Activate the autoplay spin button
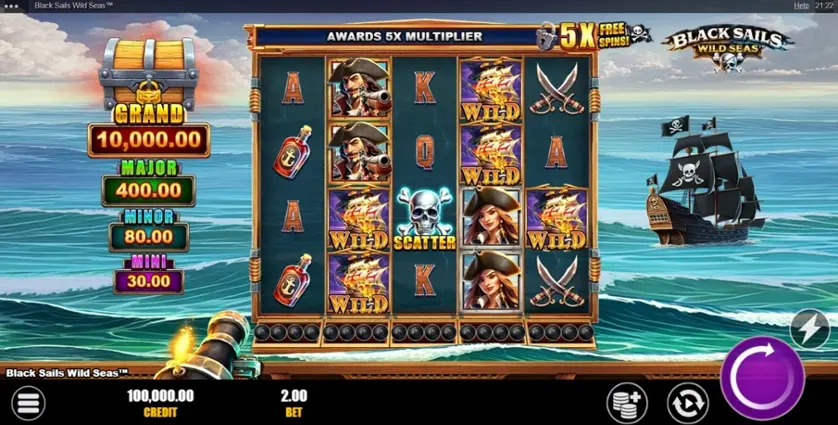Viewport: 838px width, 425px height. (686, 402)
